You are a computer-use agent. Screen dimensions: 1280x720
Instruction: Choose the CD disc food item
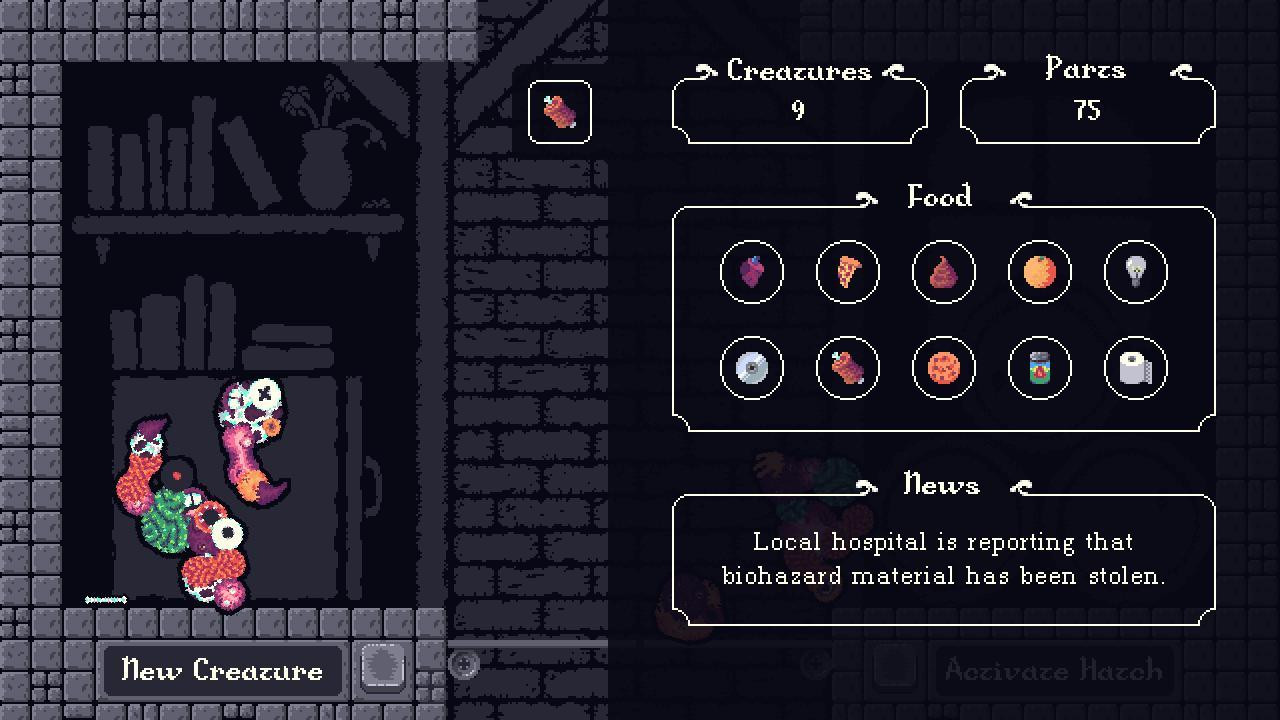pyautogui.click(x=751, y=368)
